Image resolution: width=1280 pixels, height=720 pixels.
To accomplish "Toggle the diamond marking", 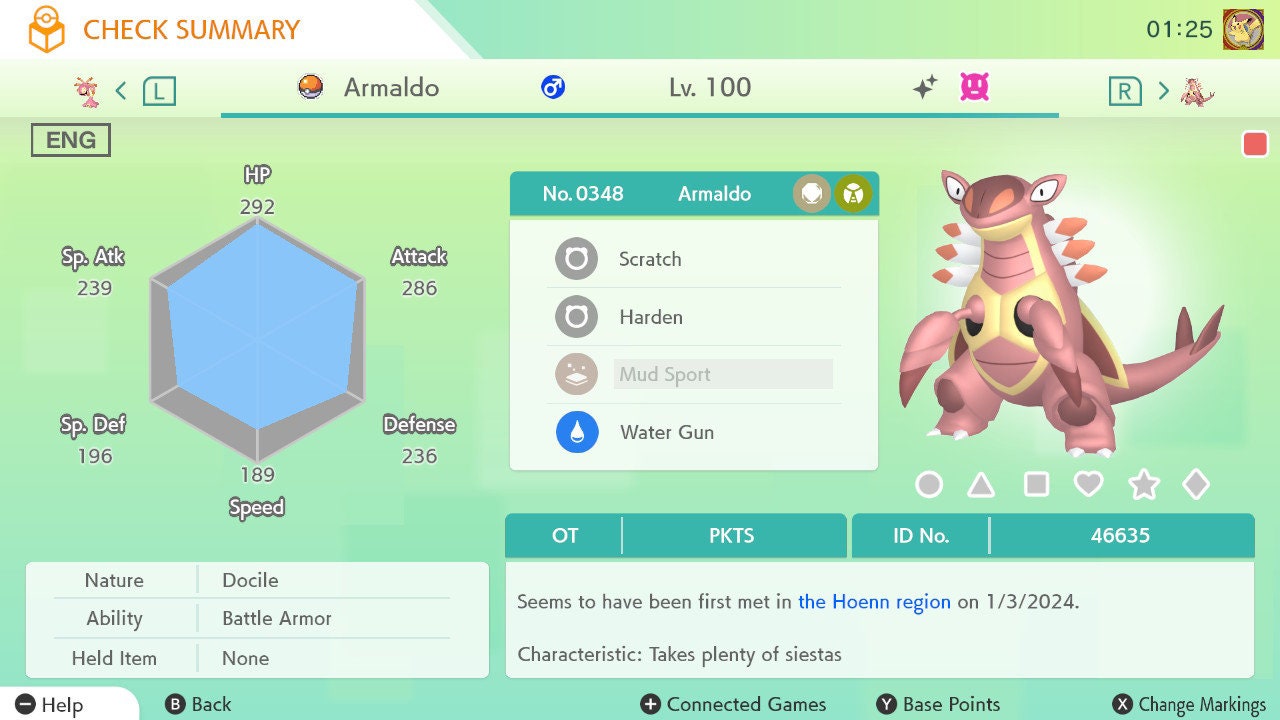I will tap(1196, 485).
